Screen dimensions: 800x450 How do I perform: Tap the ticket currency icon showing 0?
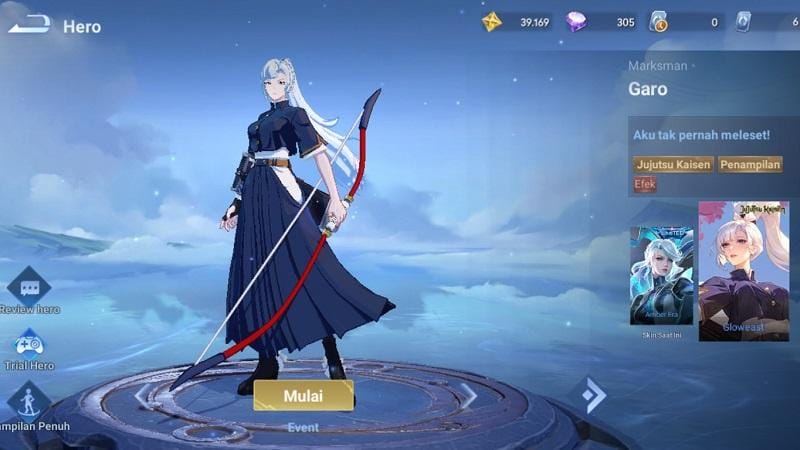(x=658, y=22)
